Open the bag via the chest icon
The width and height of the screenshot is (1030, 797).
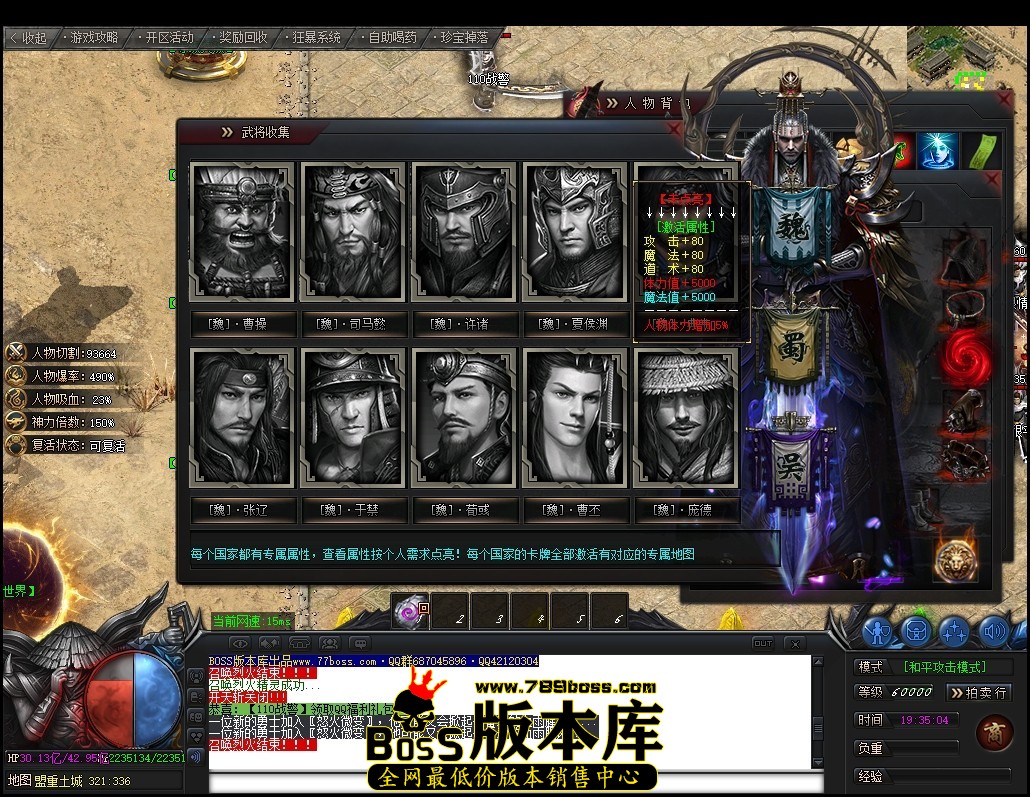pos(916,631)
